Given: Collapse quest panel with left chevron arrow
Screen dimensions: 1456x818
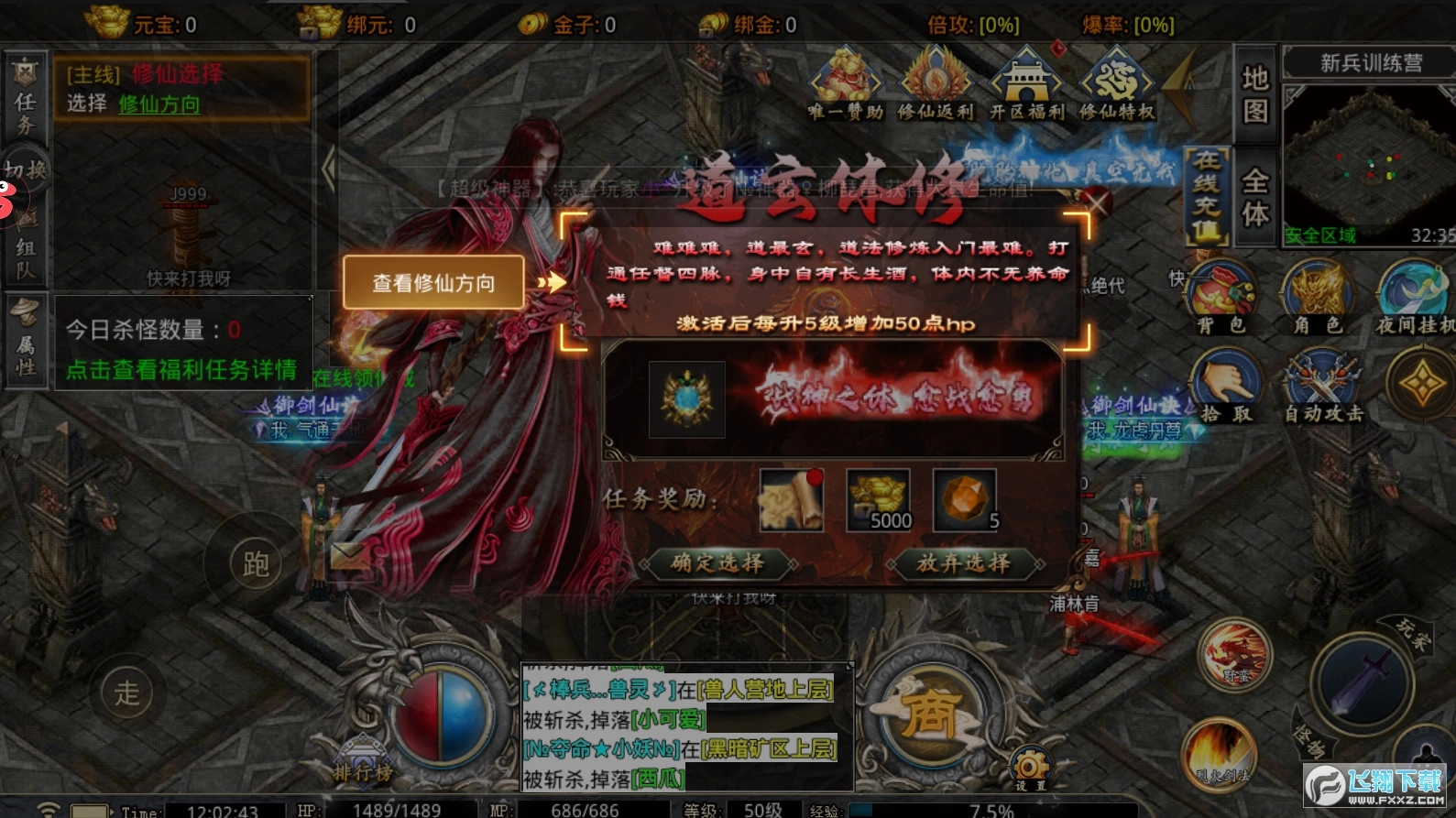Looking at the screenshot, I should pyautogui.click(x=327, y=168).
